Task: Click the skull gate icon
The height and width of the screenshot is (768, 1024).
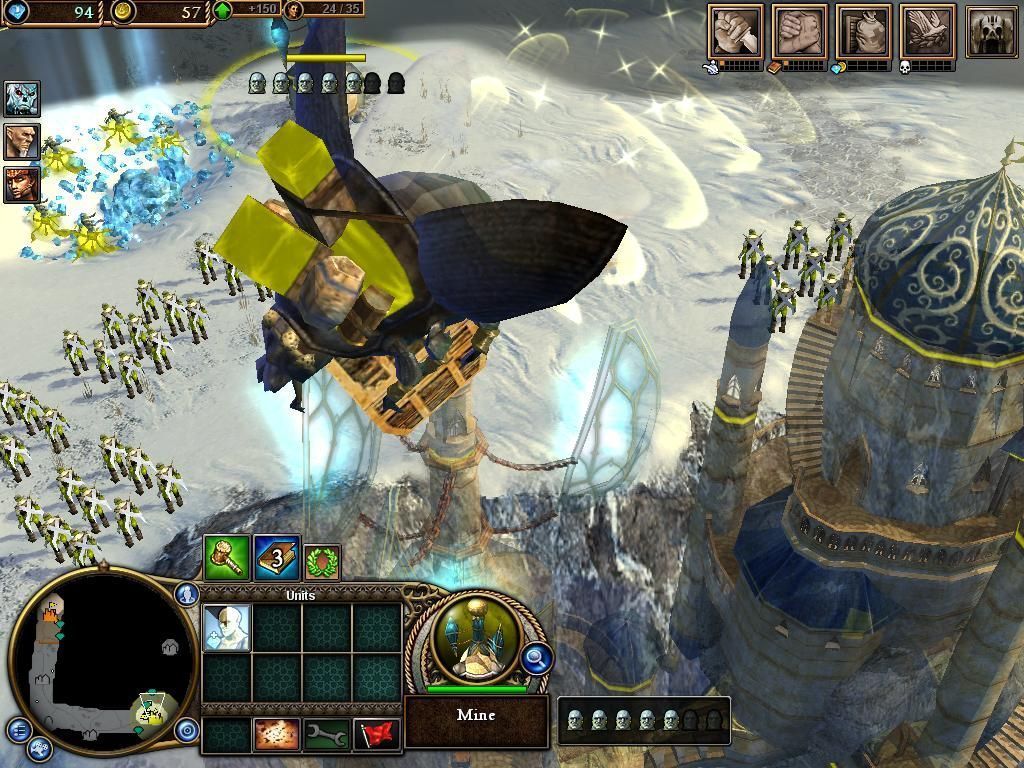Action: (x=991, y=32)
